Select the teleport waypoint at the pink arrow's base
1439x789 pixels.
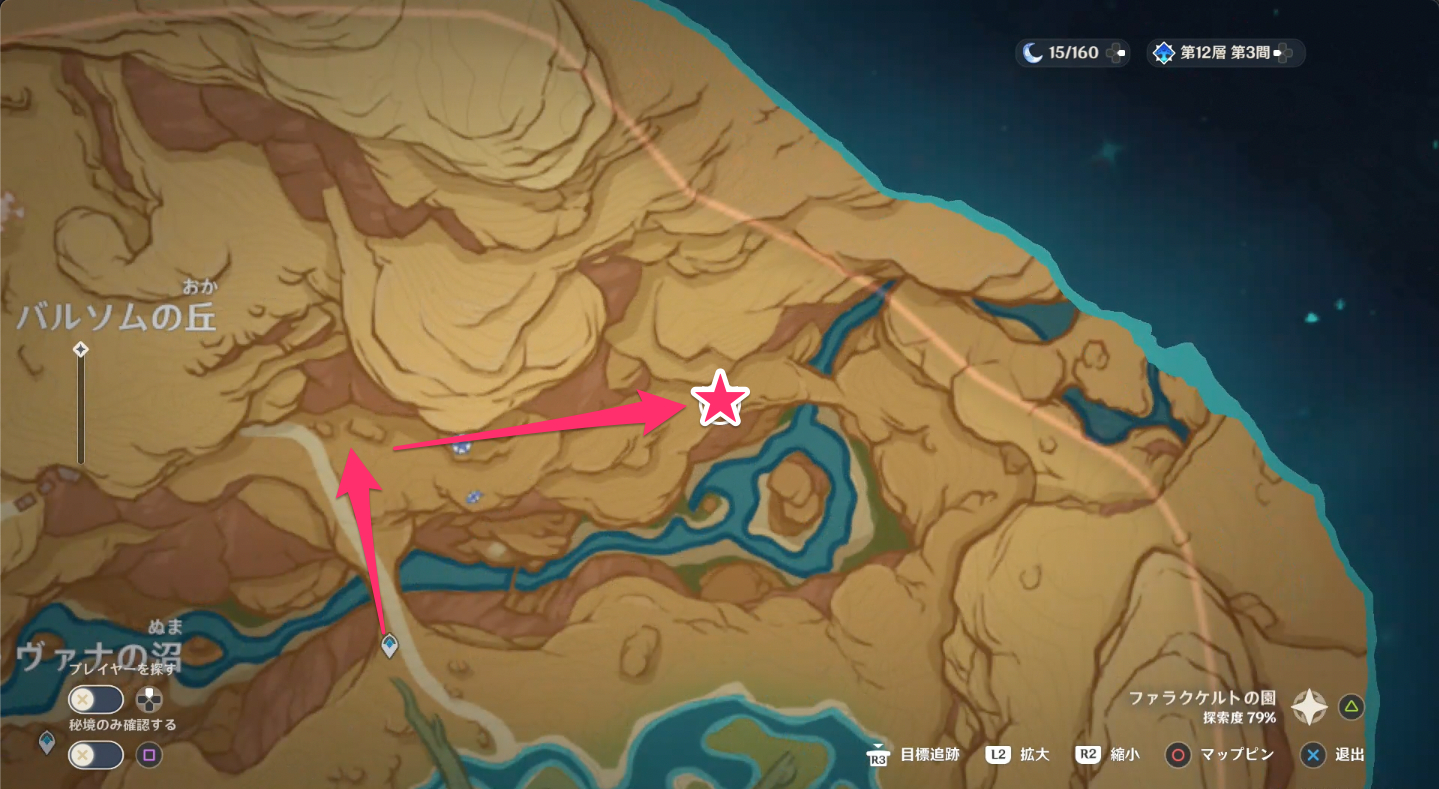390,646
